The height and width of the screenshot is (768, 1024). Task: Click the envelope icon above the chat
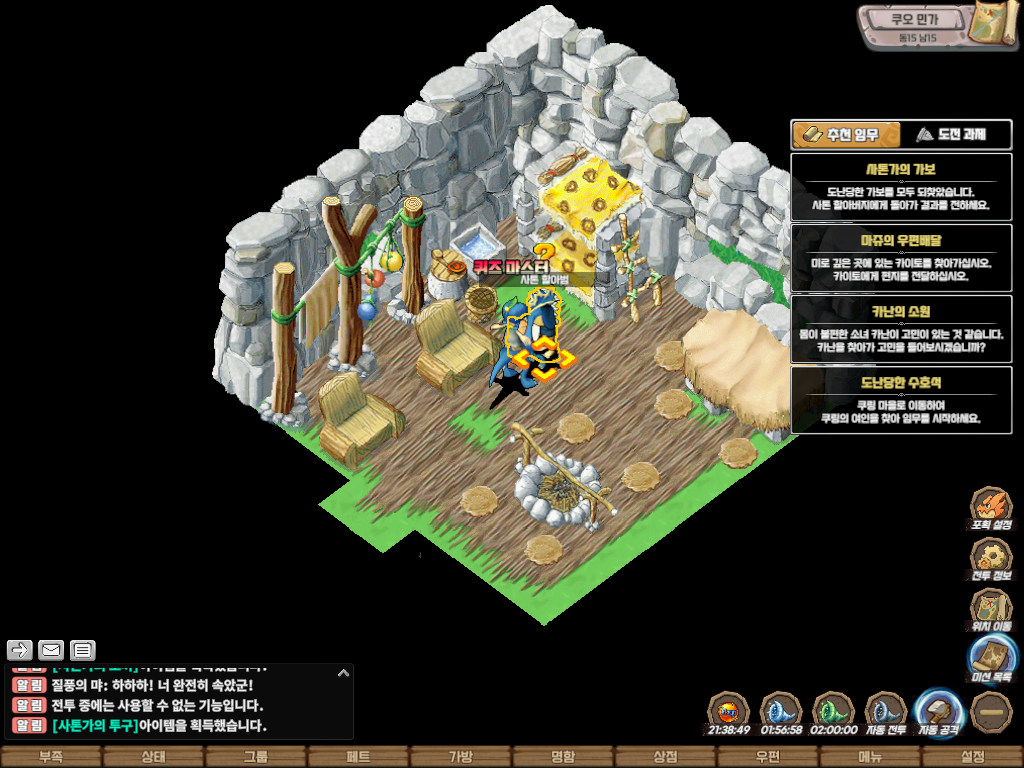coord(51,651)
